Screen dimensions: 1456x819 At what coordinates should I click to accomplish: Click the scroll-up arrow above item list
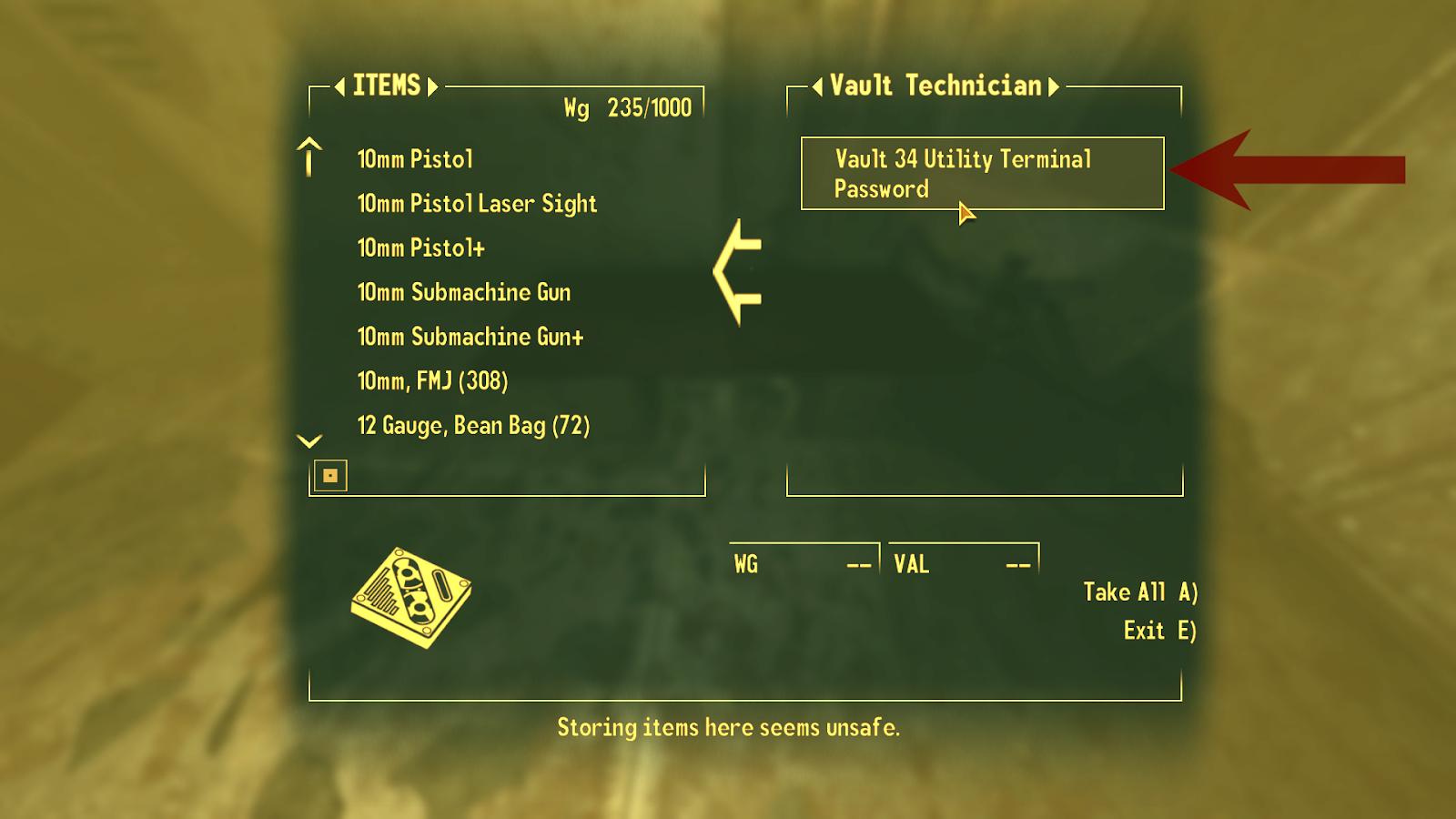point(308,157)
